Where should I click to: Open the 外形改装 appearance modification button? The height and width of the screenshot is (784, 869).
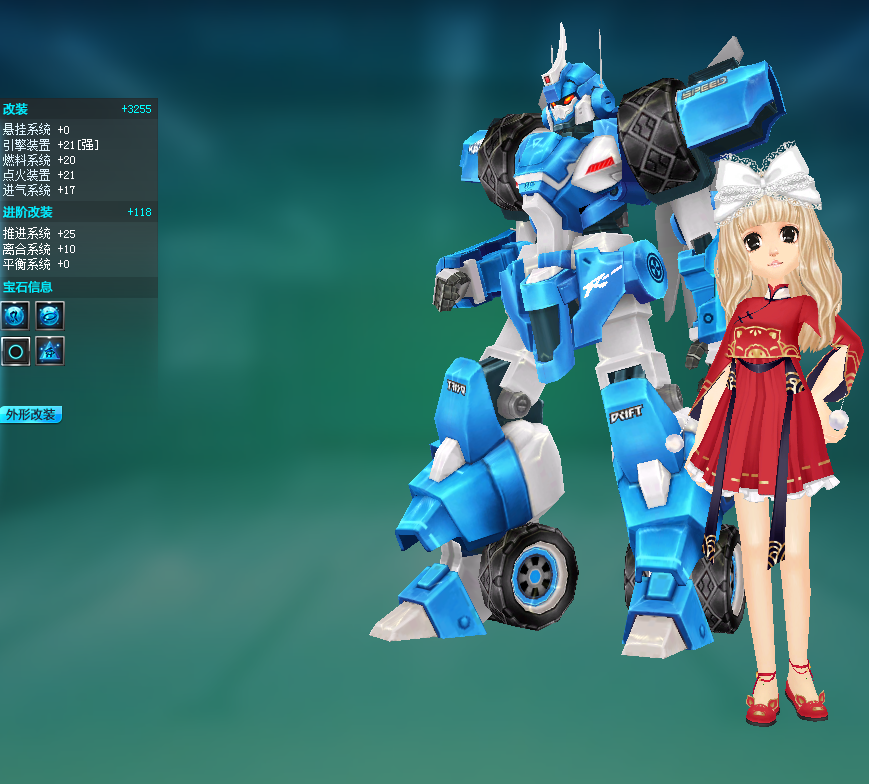coord(31,414)
